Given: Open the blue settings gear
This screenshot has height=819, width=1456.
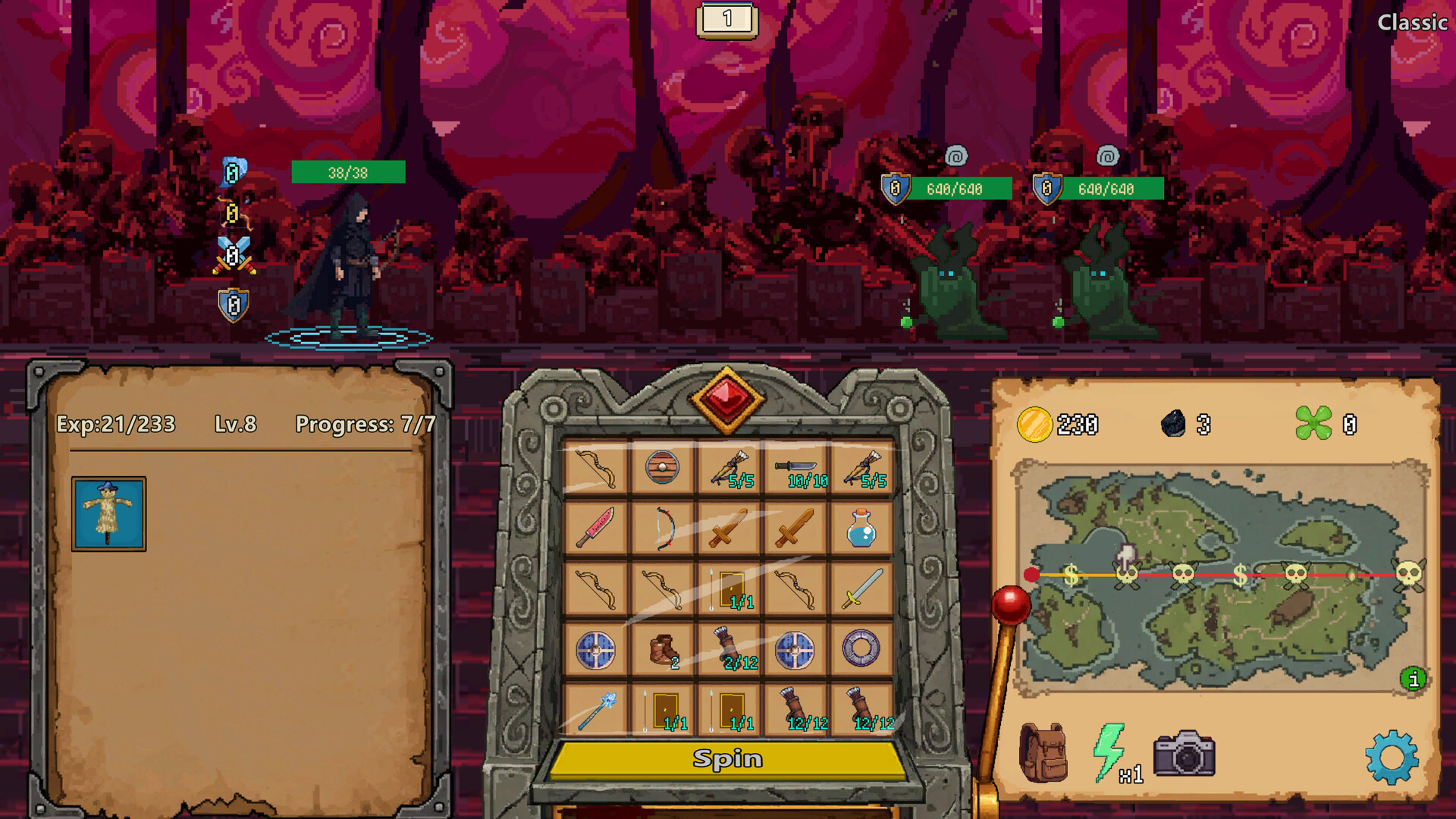Looking at the screenshot, I should (x=1394, y=756).
